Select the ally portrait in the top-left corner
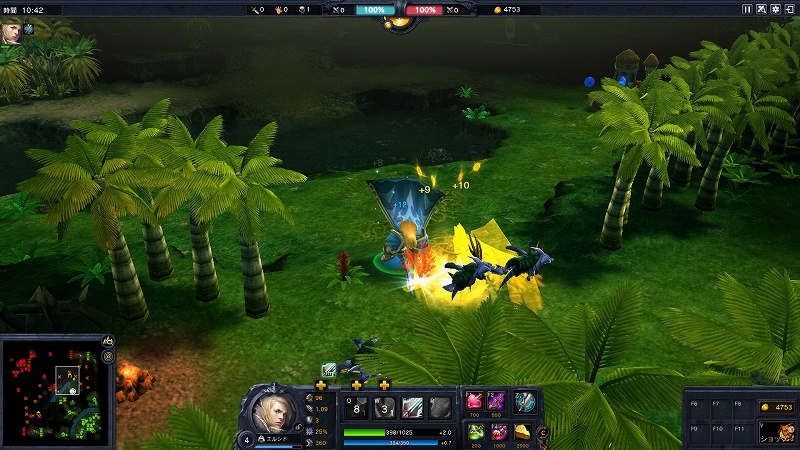This screenshot has height=450, width=800. click(x=11, y=31)
